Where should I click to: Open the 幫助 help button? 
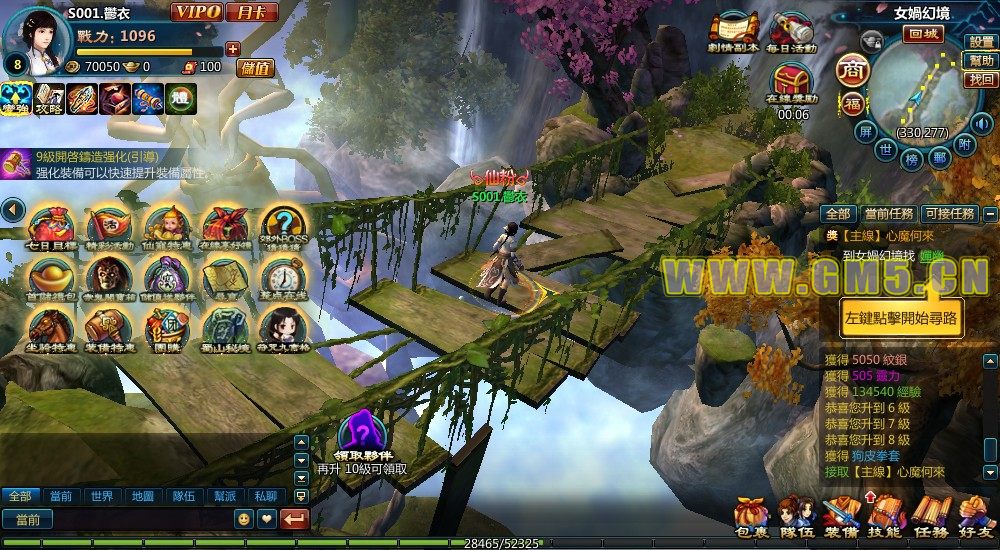point(982,61)
